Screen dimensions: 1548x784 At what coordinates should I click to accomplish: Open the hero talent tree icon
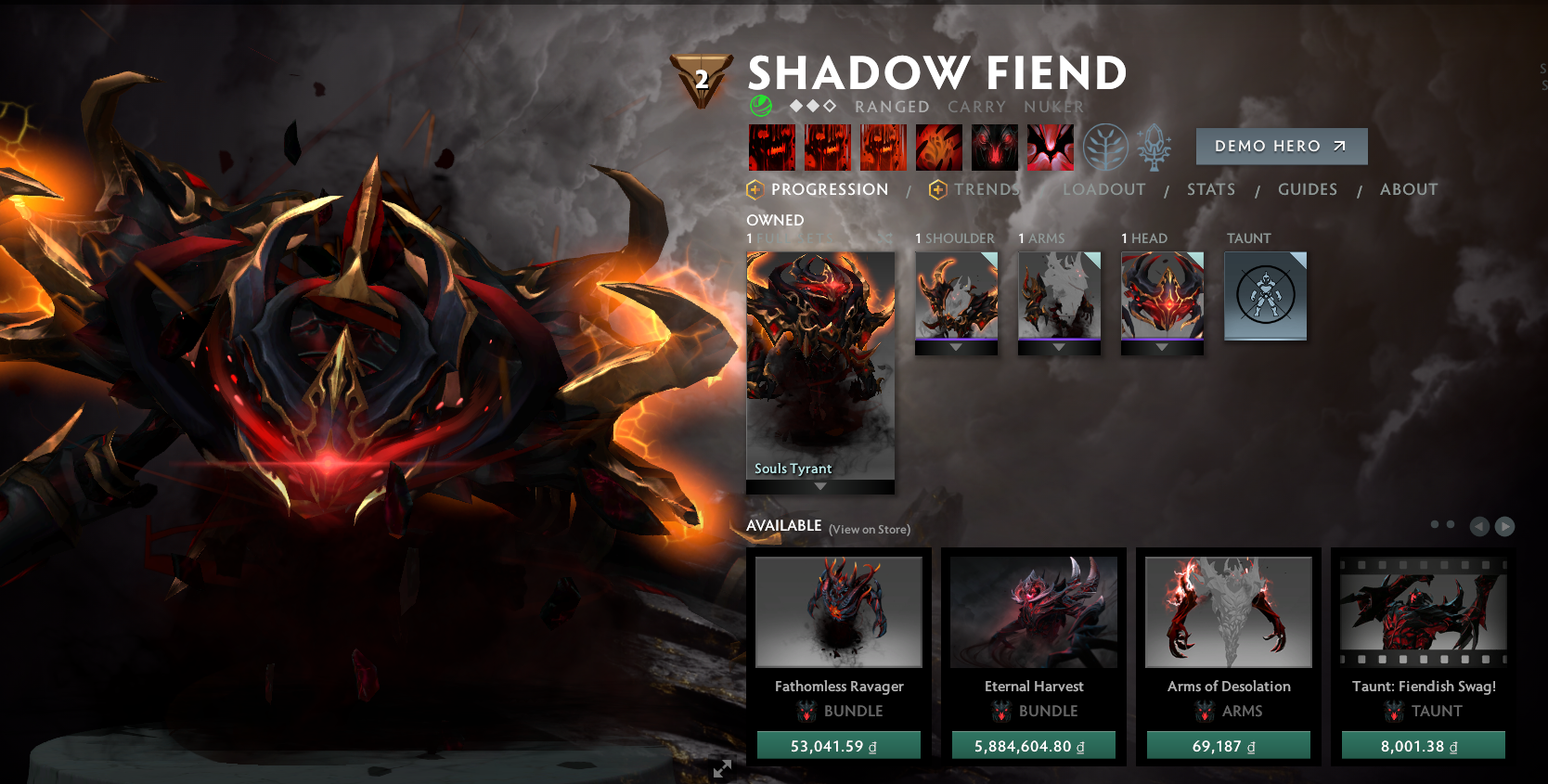tap(1103, 147)
